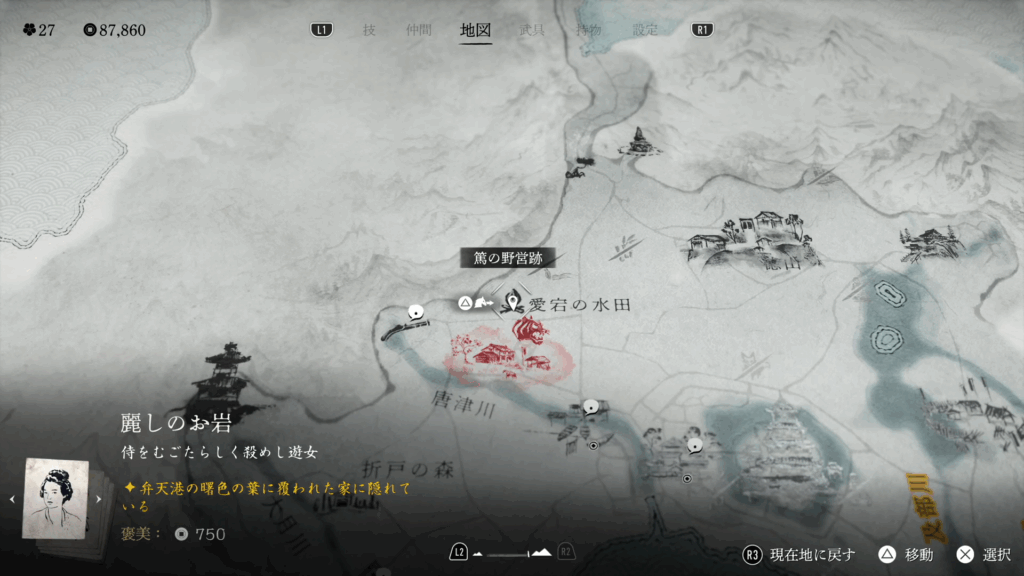Click the speech bubble marker by the river bridge
The image size is (1024, 576).
point(415,311)
